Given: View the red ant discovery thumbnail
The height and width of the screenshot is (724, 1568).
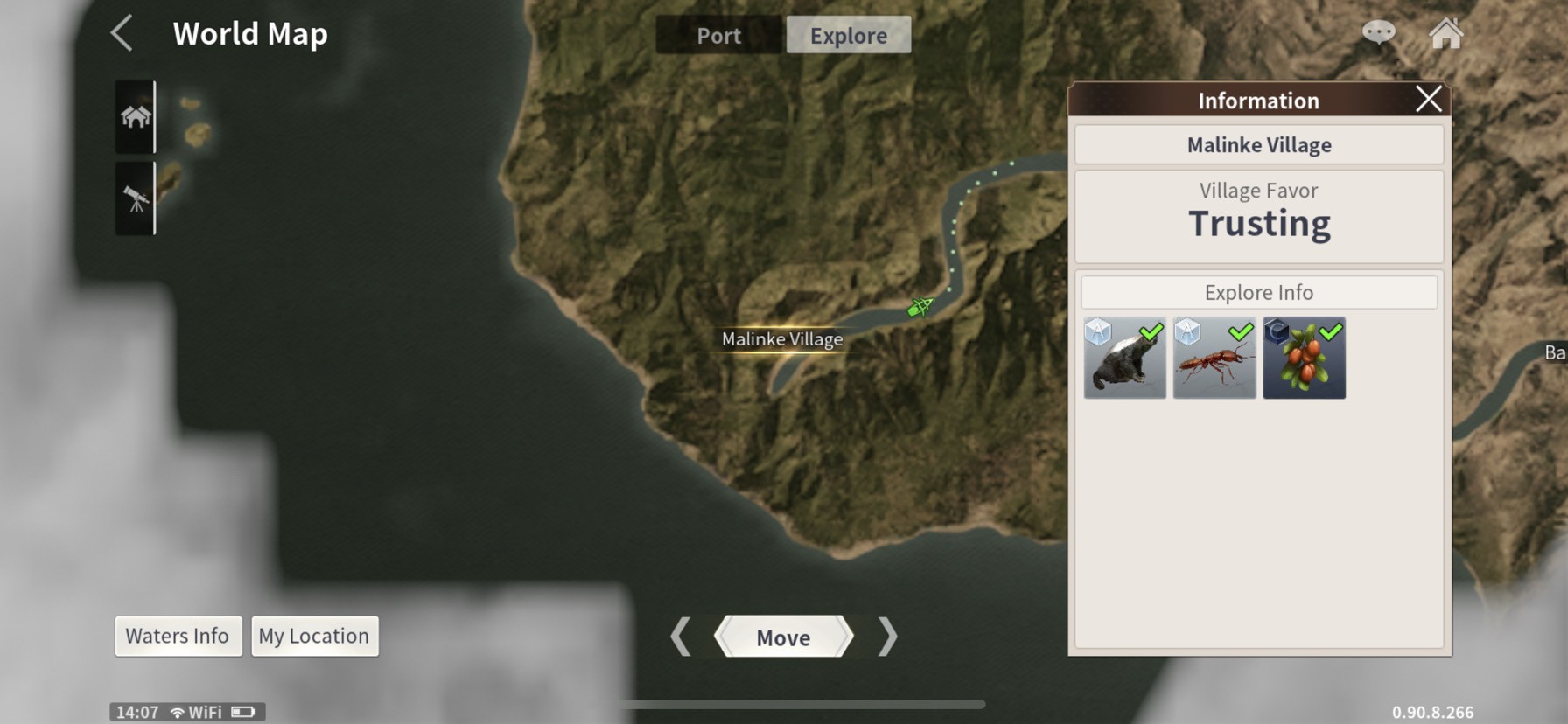Looking at the screenshot, I should point(1214,359).
